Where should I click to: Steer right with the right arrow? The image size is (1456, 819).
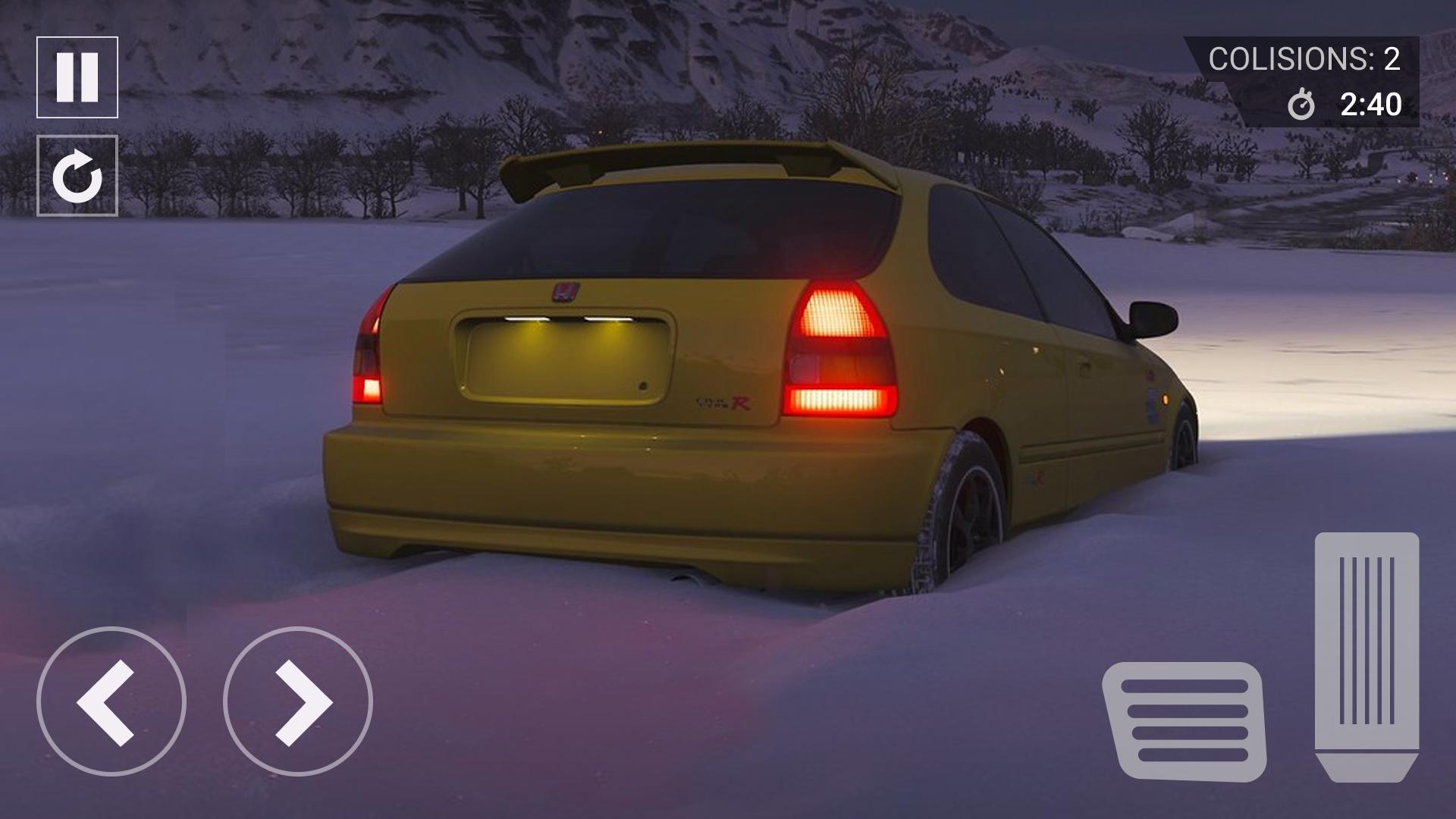coord(298,701)
